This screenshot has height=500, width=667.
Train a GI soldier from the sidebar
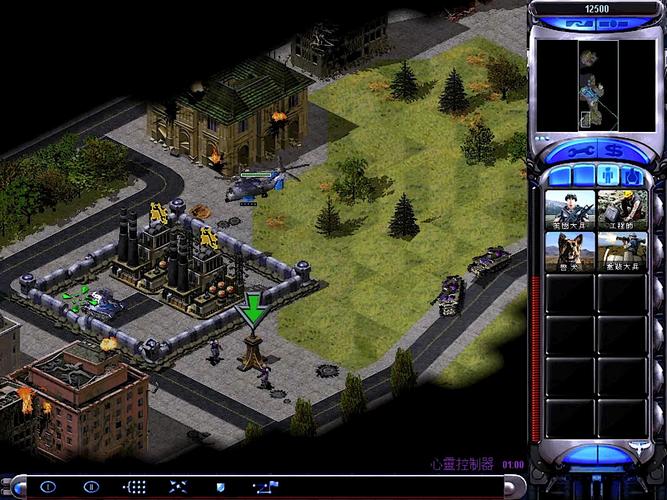click(571, 212)
